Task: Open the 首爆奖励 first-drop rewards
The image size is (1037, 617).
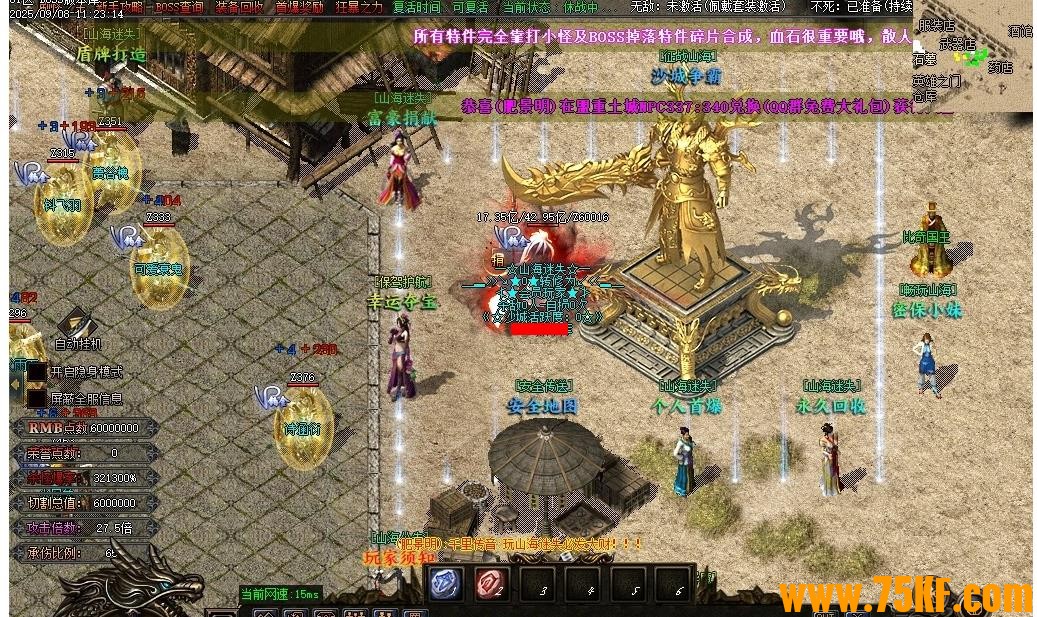Action: coord(299,8)
